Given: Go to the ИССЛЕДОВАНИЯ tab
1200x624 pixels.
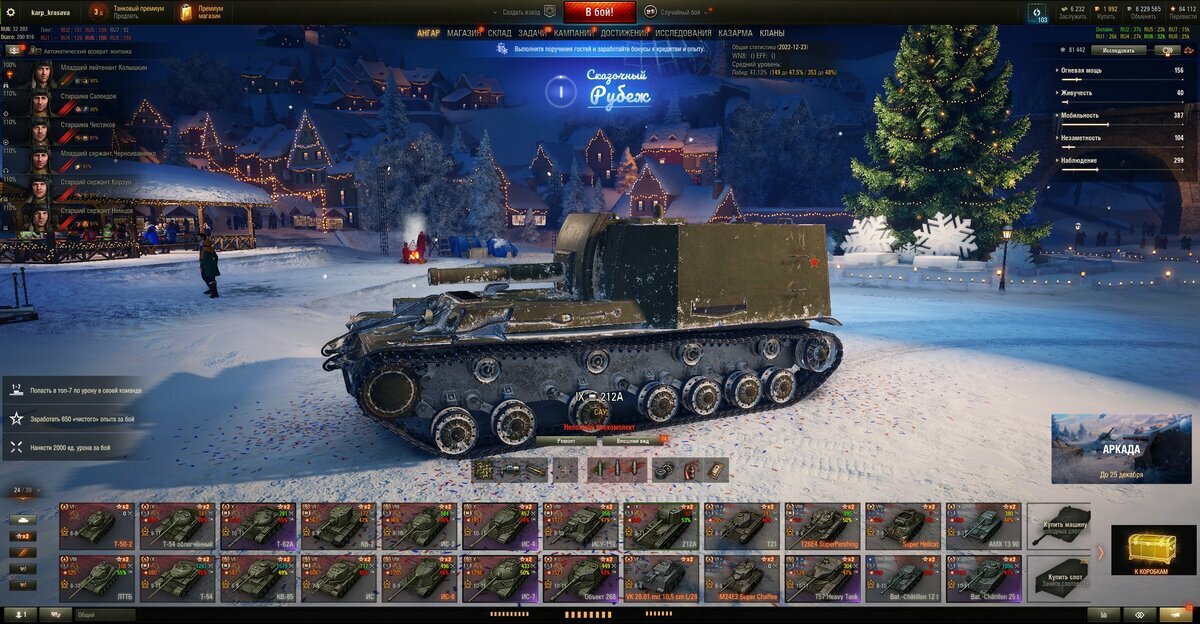Looking at the screenshot, I should tap(684, 33).
